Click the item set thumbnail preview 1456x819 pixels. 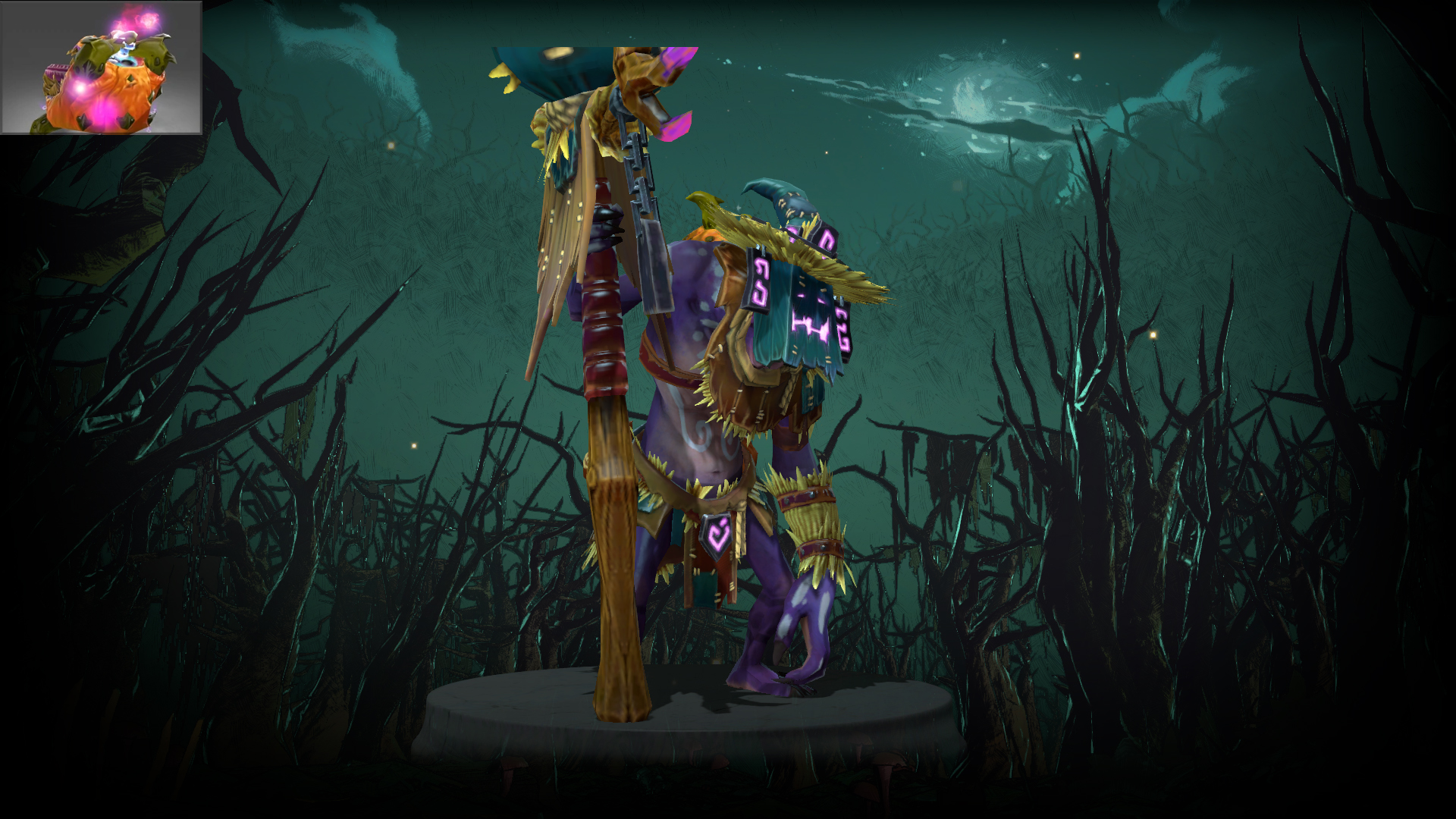tap(102, 67)
